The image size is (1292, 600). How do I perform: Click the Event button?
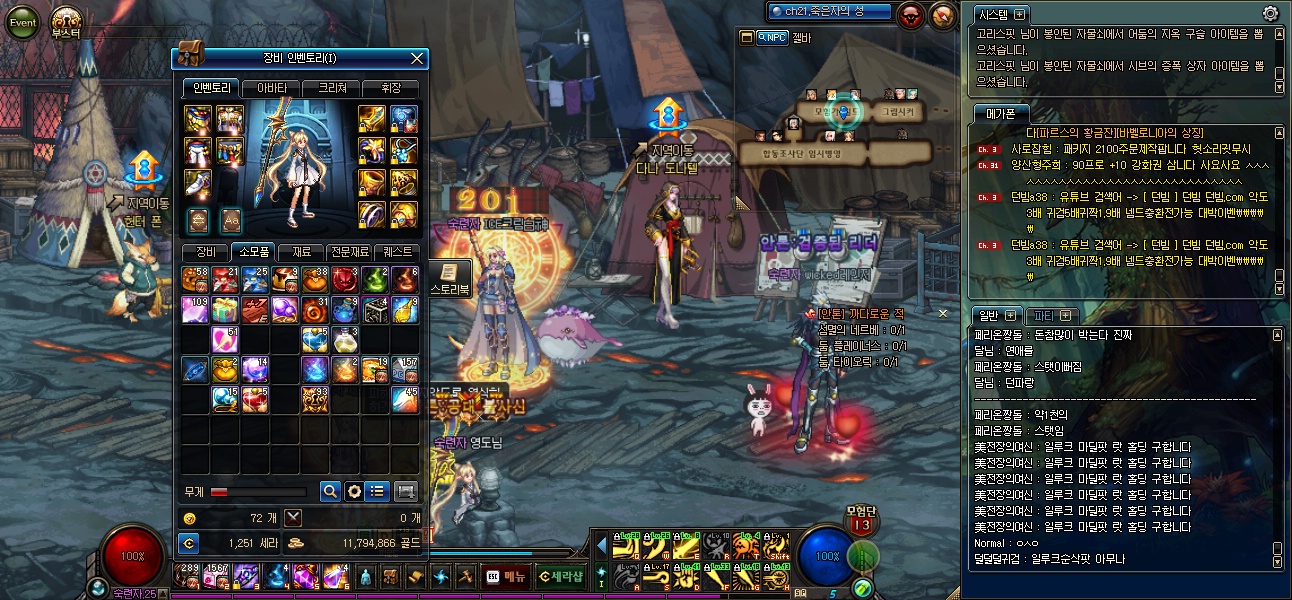click(x=22, y=22)
